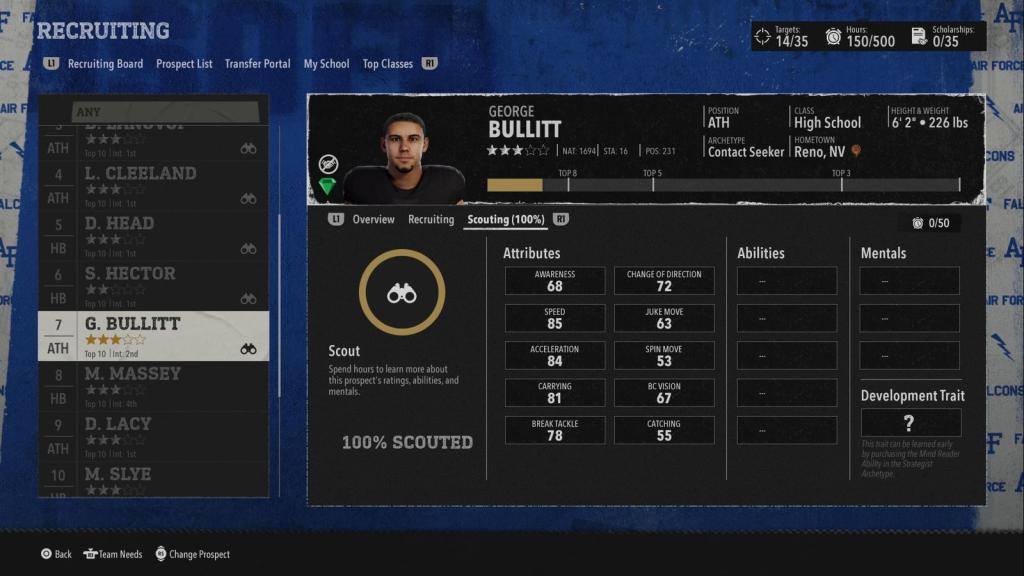
Task: Click the Development Trait question mark box
Action: coord(909,423)
